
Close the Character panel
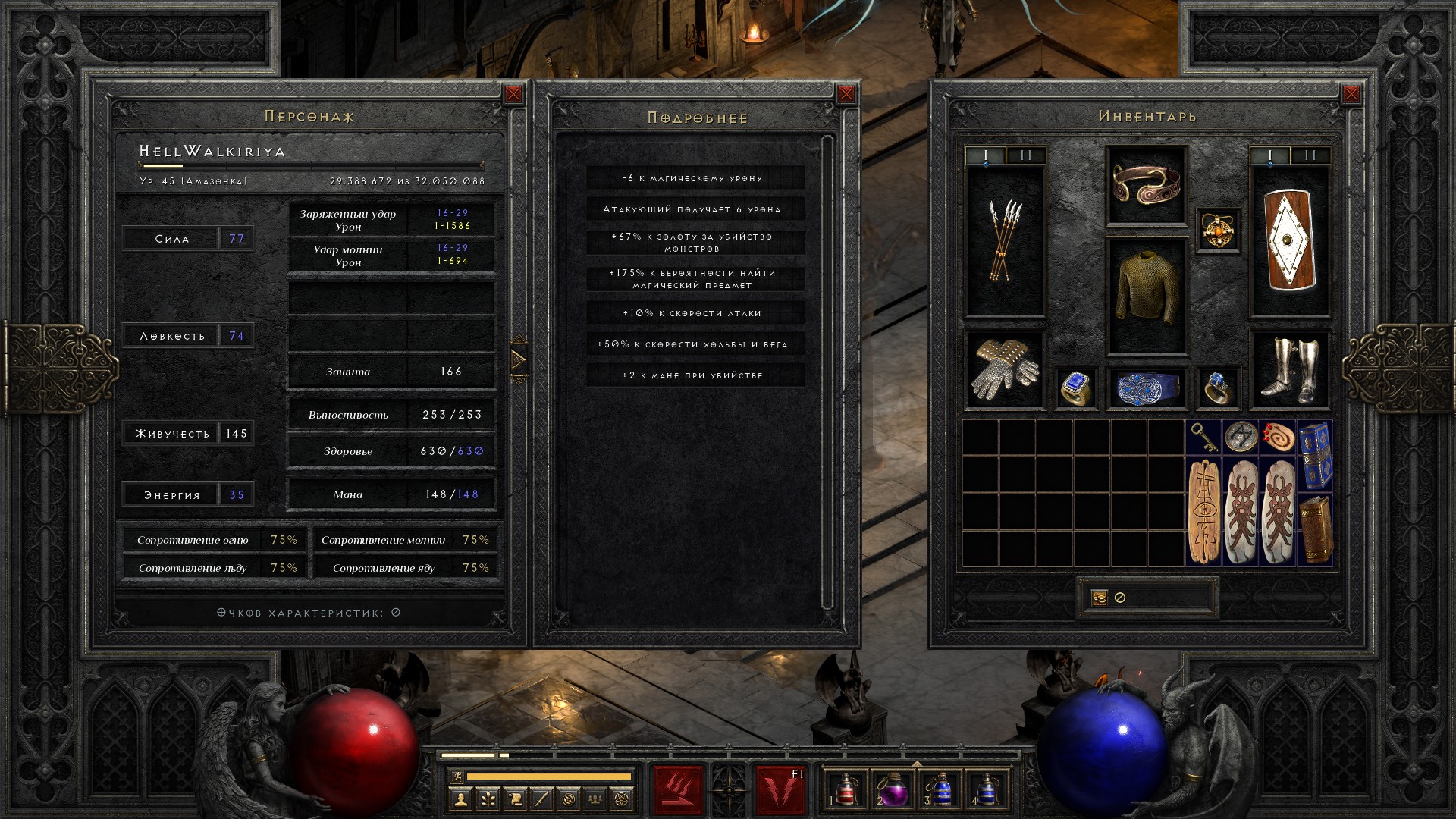tap(513, 94)
